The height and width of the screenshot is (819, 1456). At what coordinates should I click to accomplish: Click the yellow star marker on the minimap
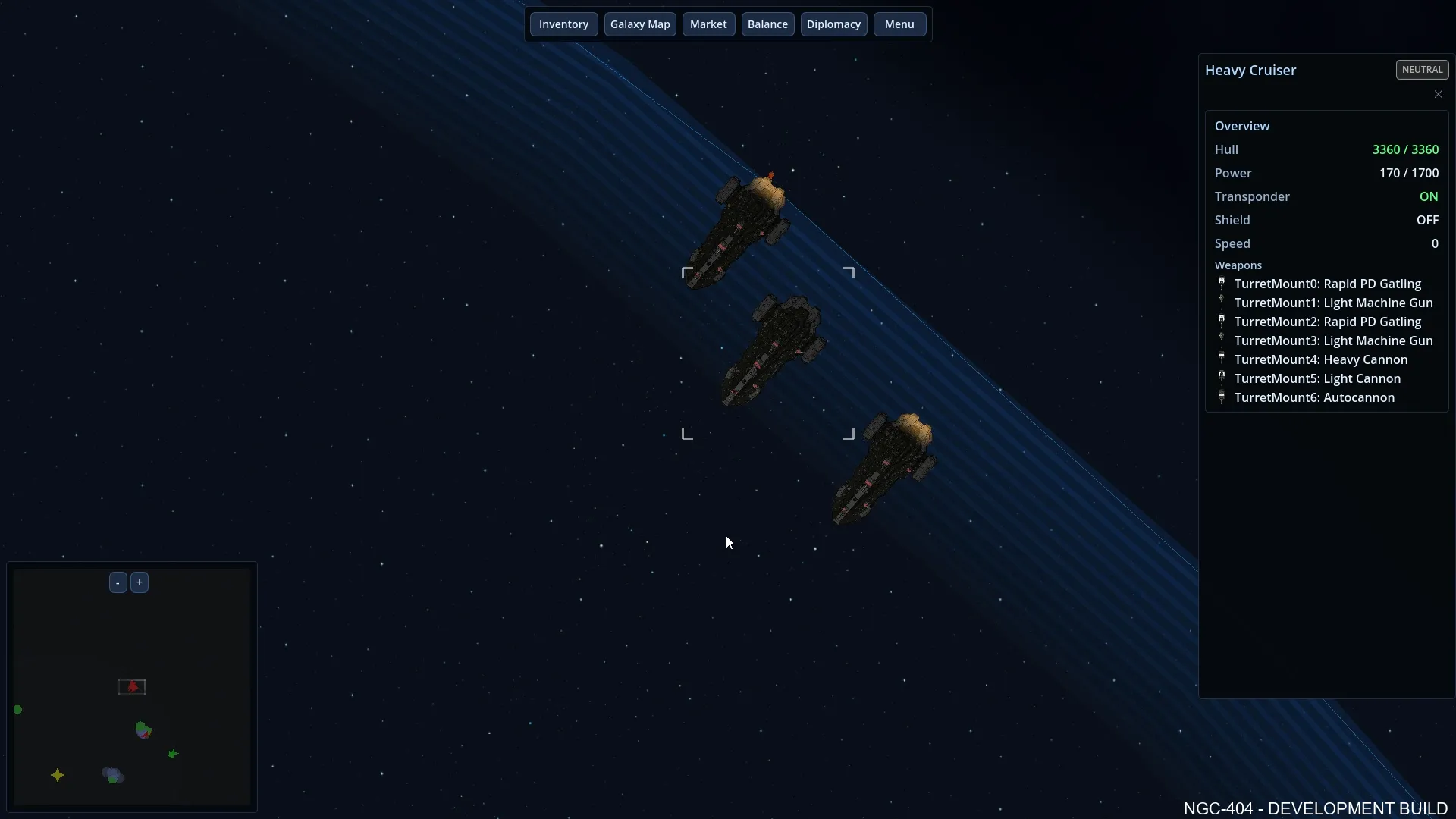point(58,775)
